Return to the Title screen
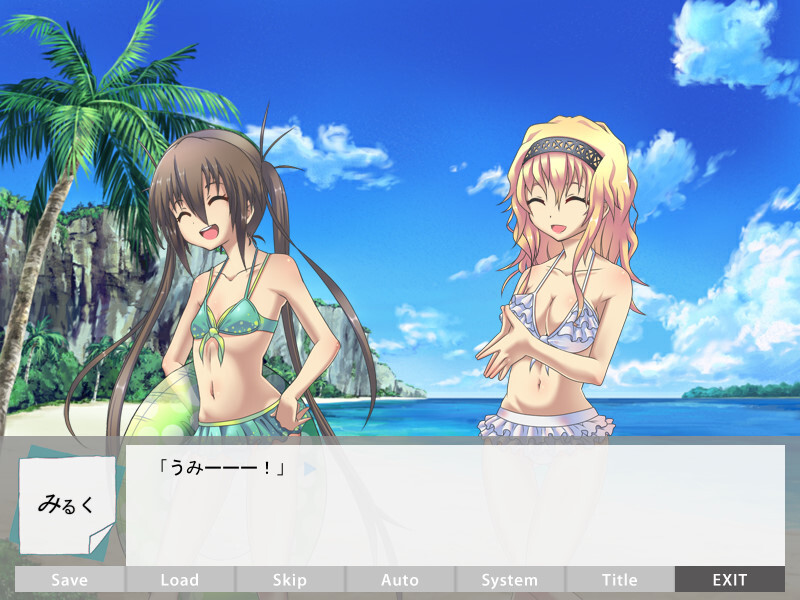Screen dimensions: 800x600 click(620, 579)
